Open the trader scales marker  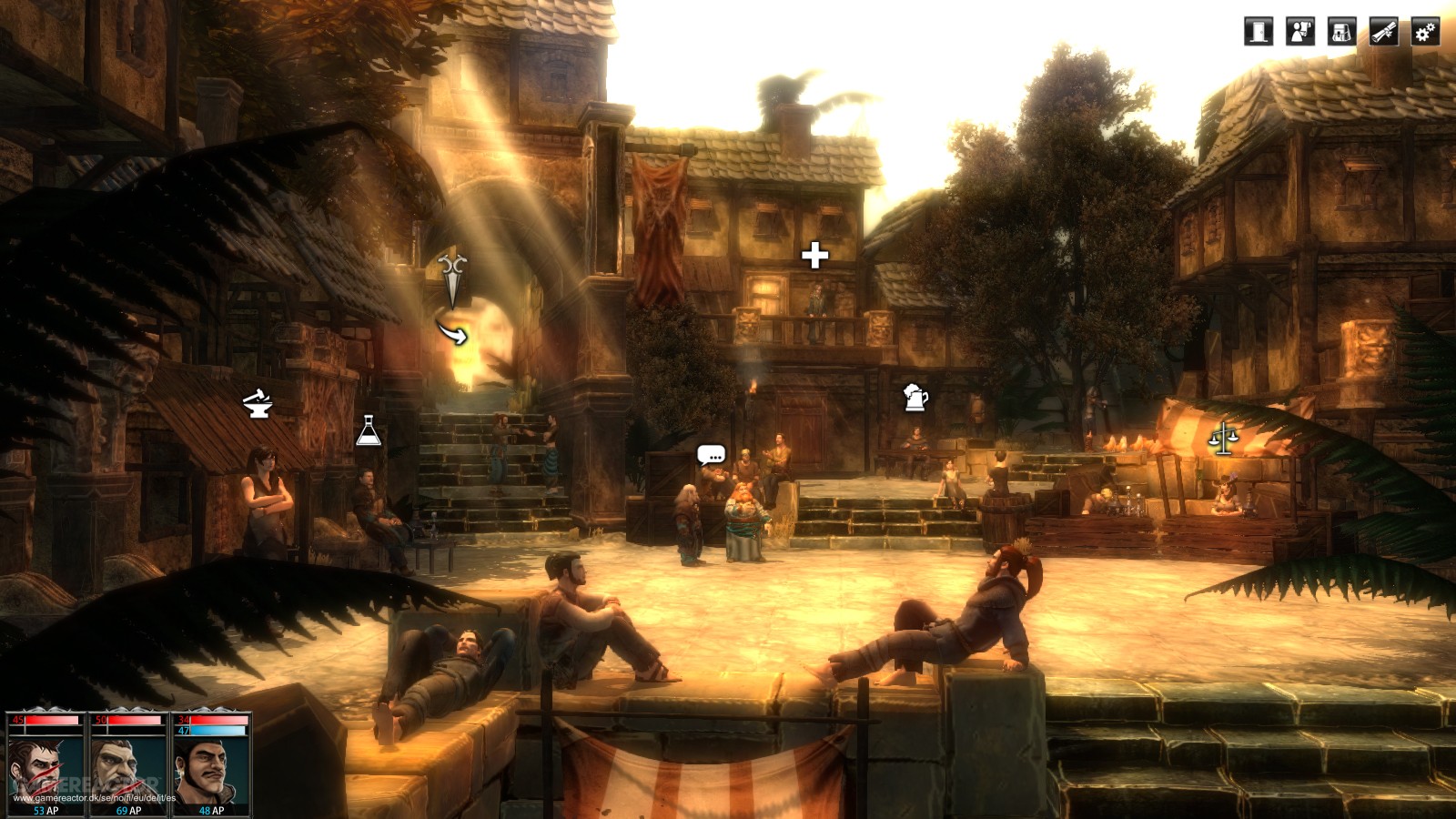click(1224, 439)
